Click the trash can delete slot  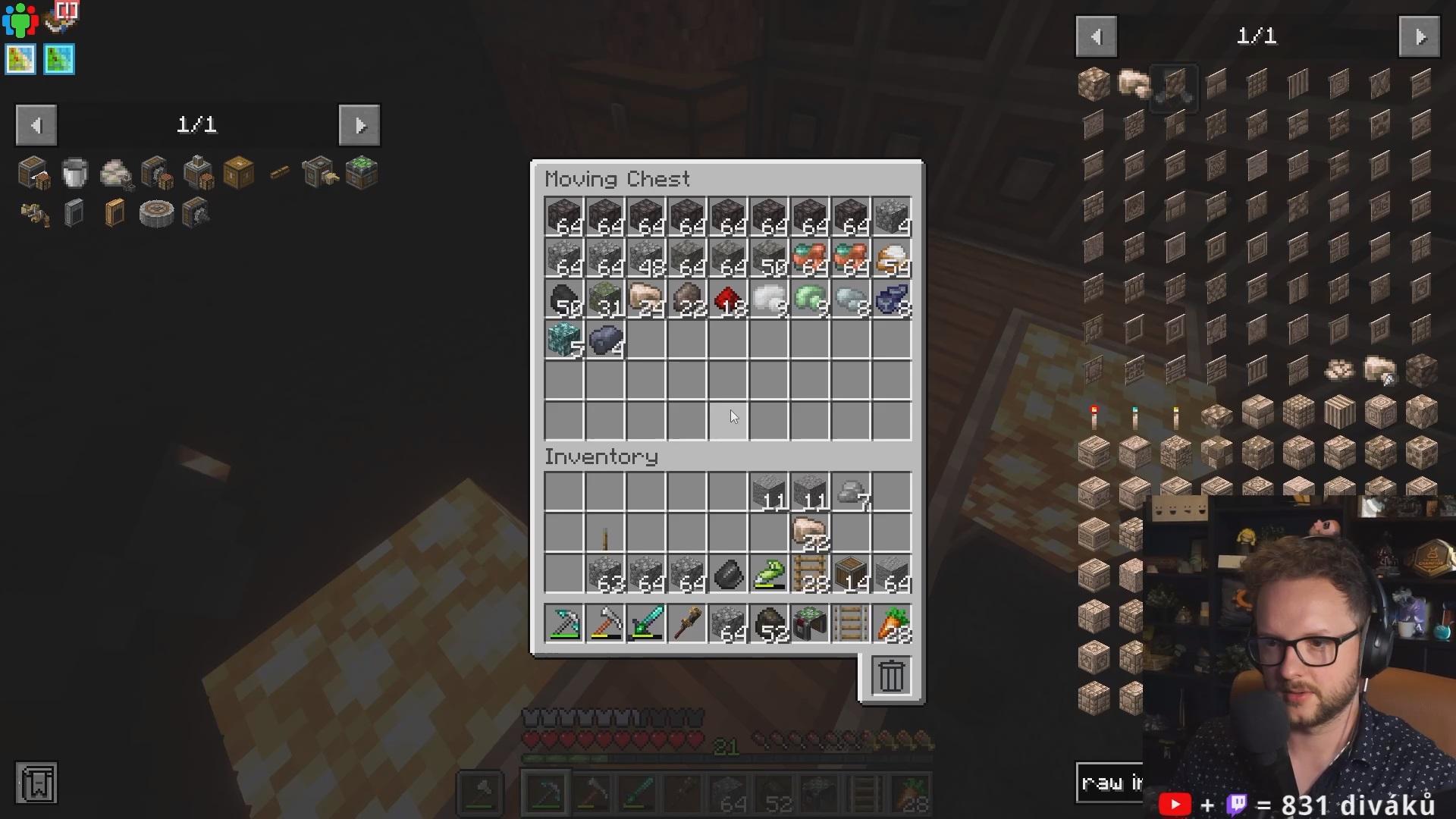tap(891, 676)
